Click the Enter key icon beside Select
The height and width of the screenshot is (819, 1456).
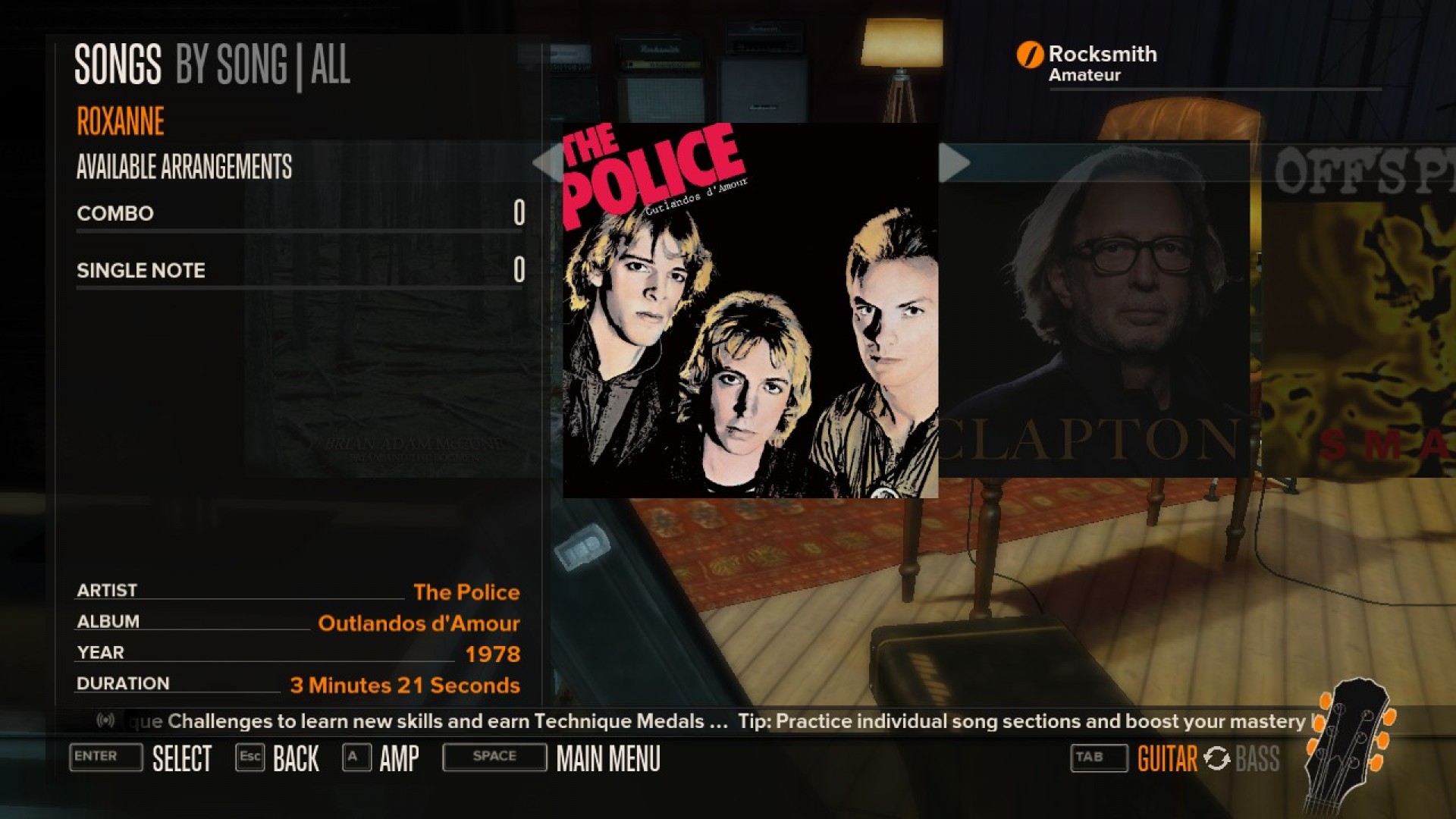(105, 758)
